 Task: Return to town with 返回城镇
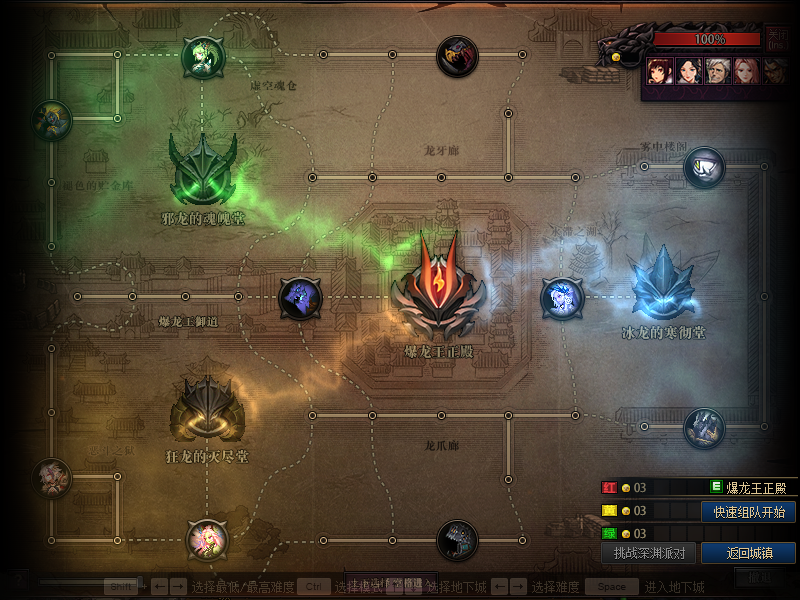pyautogui.click(x=749, y=553)
